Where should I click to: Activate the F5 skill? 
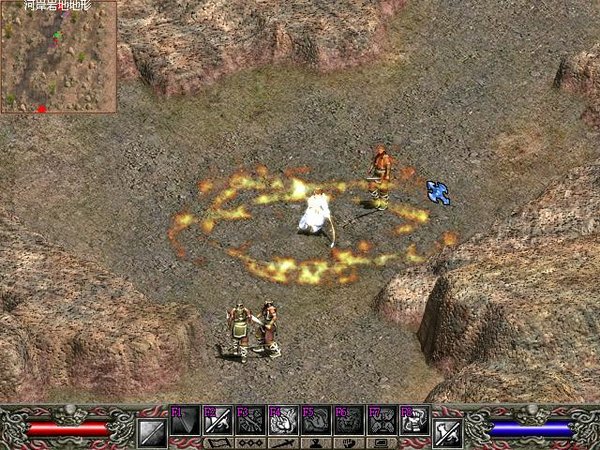click(x=317, y=421)
